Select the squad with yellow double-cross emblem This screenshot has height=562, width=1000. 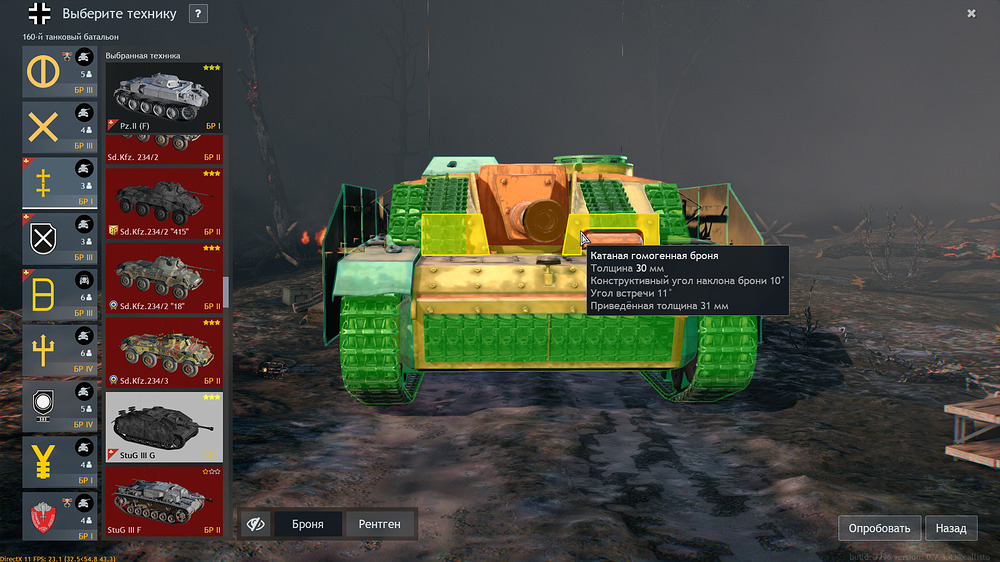point(60,183)
